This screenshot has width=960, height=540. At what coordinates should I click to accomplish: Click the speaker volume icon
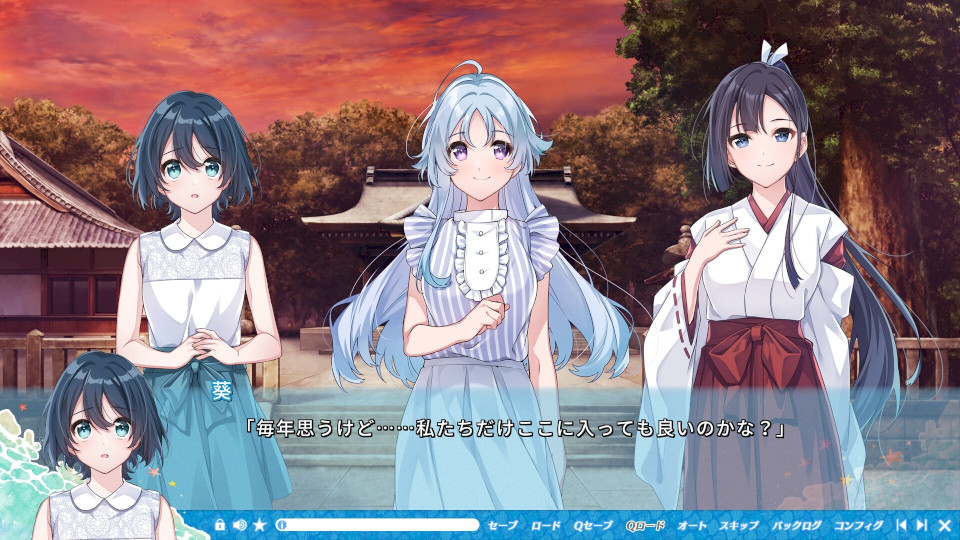pyautogui.click(x=240, y=525)
